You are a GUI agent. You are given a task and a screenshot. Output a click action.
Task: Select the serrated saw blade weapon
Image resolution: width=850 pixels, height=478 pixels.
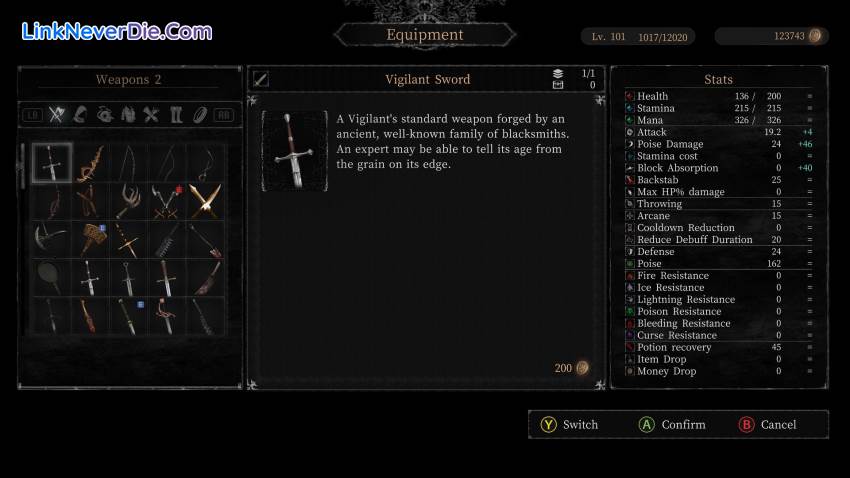165,238
